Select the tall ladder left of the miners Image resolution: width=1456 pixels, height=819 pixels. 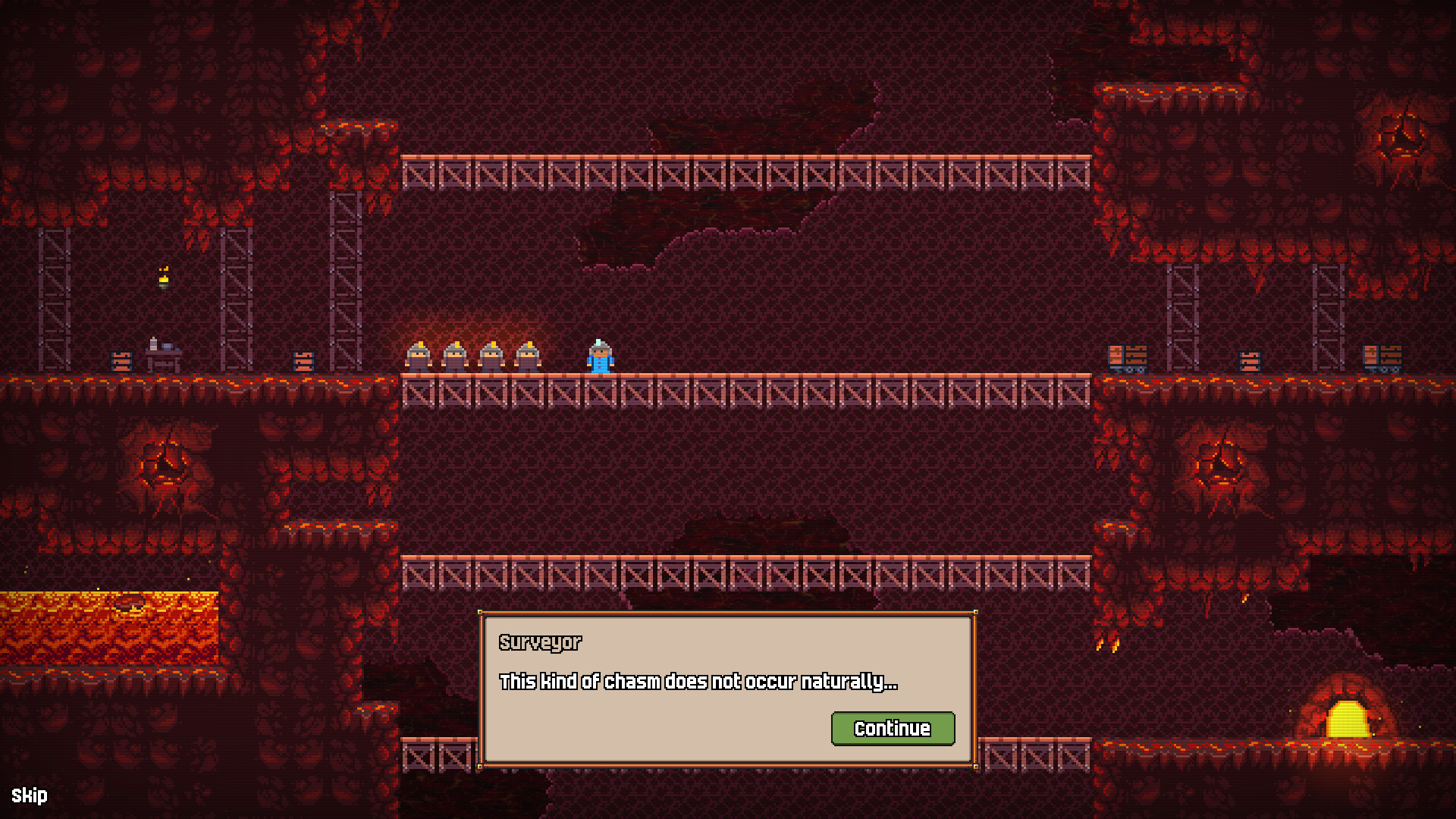pos(345,281)
